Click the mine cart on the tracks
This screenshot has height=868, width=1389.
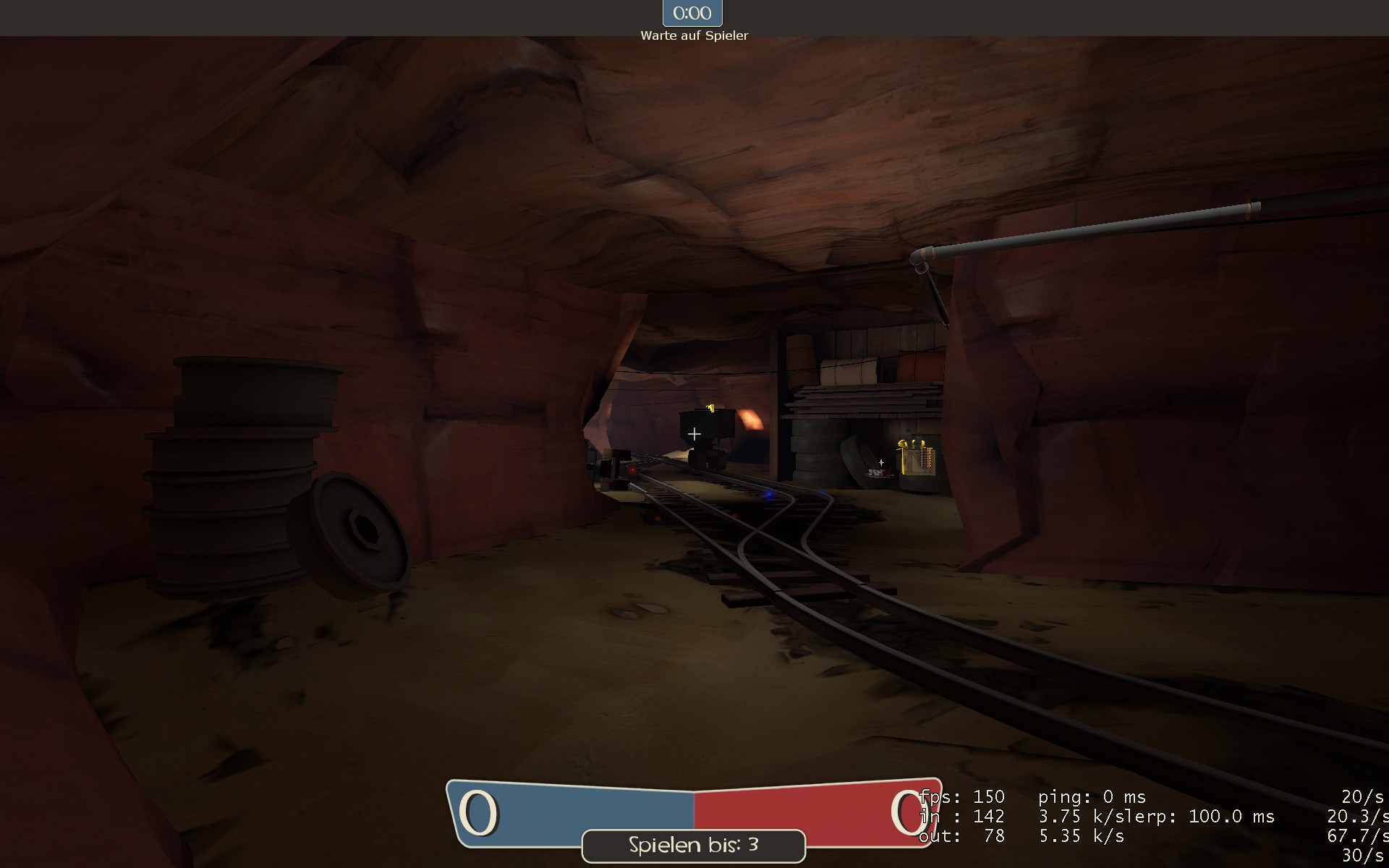705,430
